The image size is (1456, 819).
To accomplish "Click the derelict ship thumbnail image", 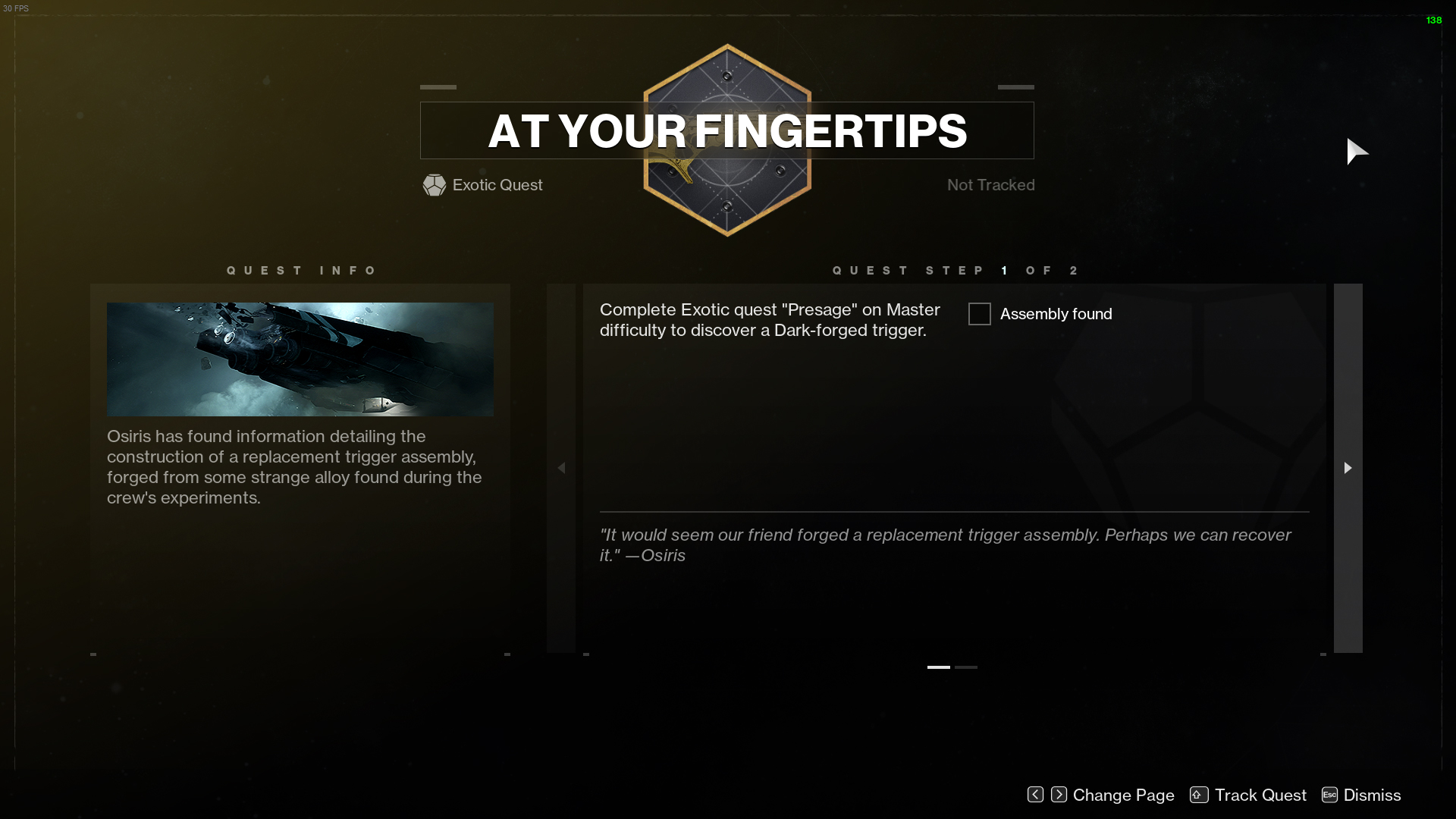I will (x=300, y=359).
